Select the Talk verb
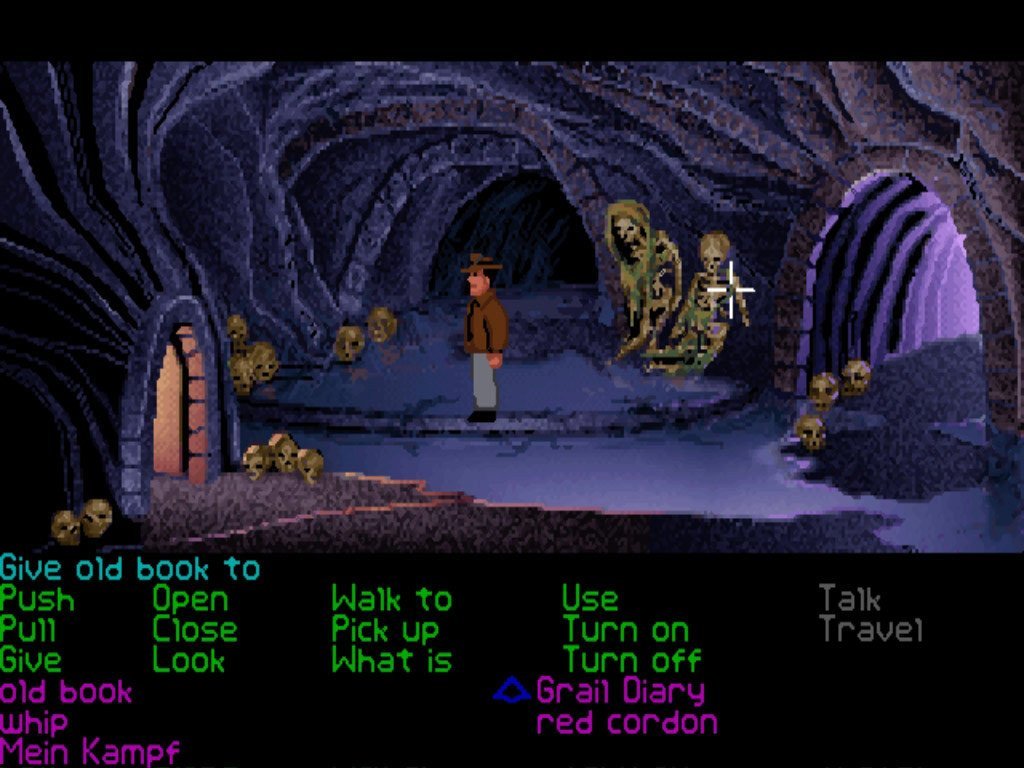 pyautogui.click(x=849, y=600)
